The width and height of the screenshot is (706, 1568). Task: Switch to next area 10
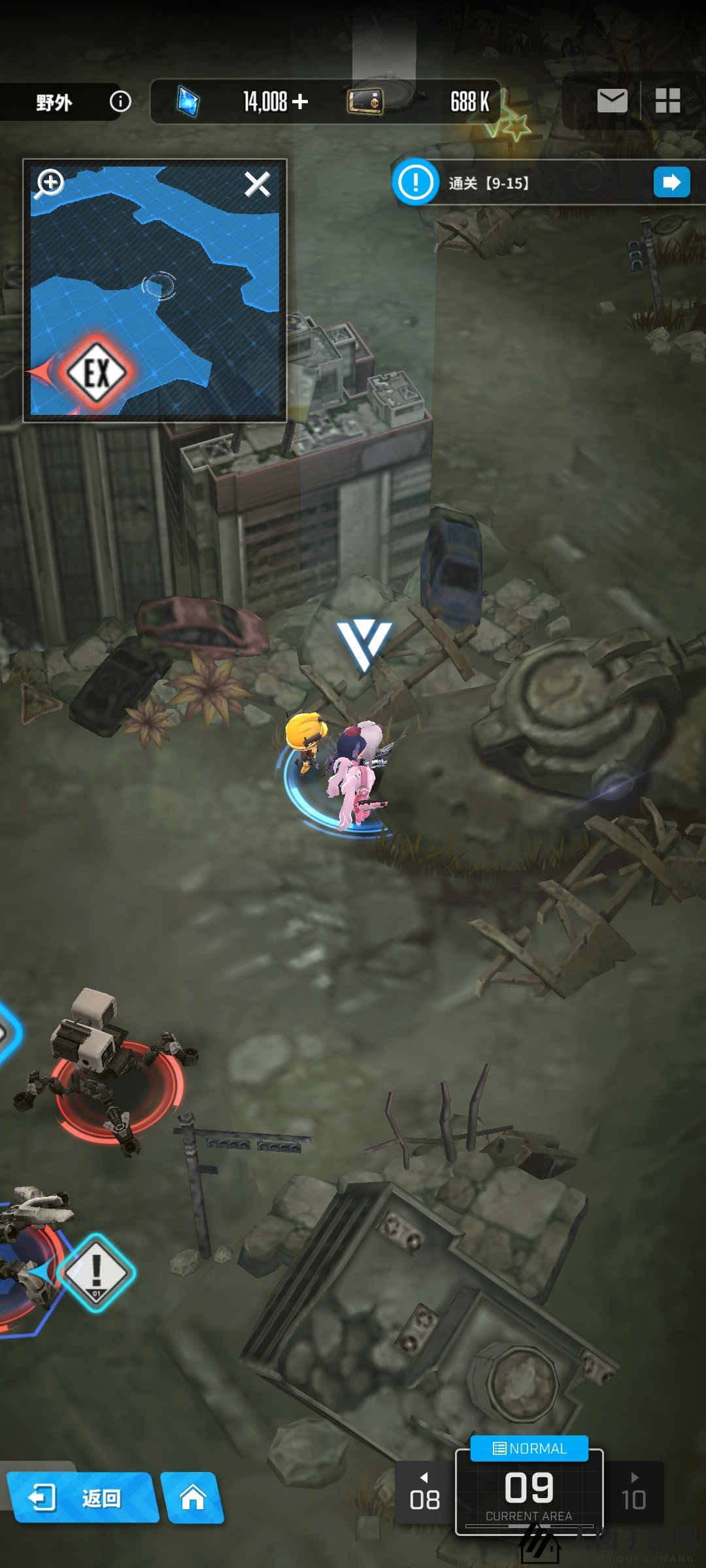633,1493
